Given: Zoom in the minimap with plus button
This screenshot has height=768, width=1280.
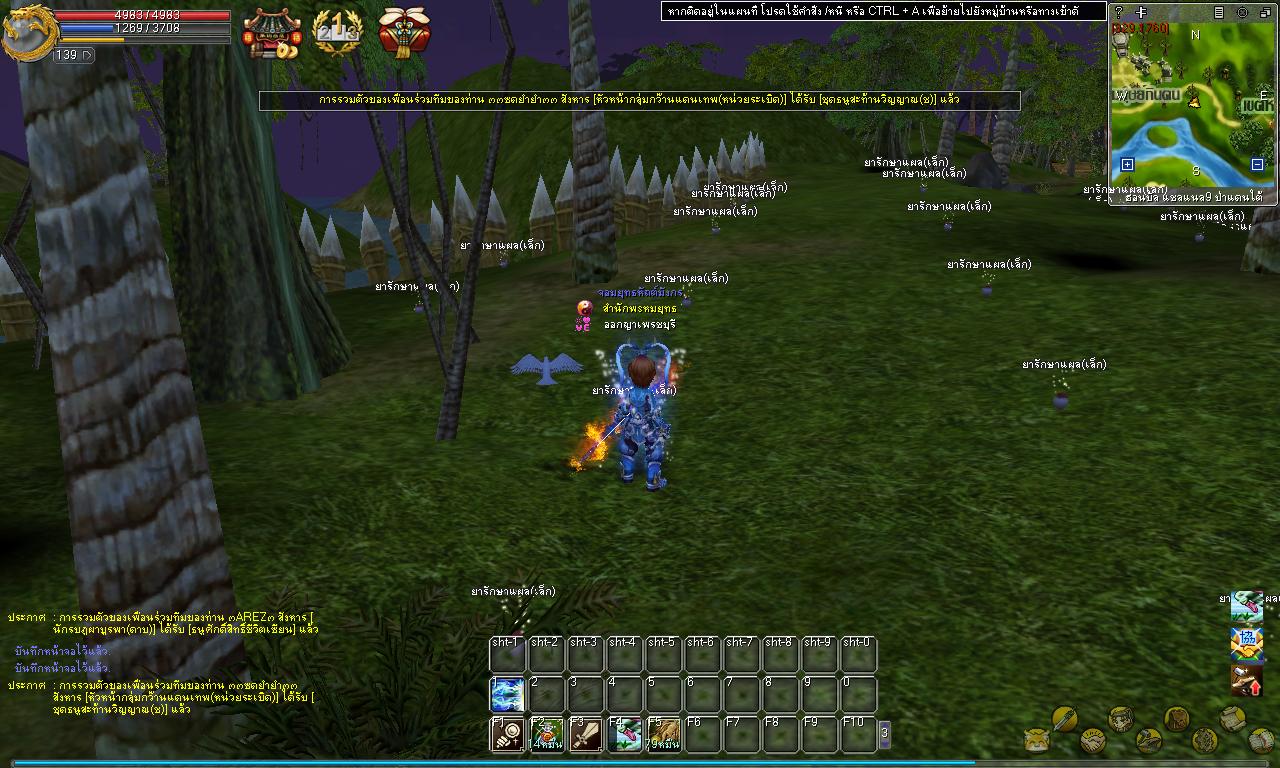Looking at the screenshot, I should pos(1127,164).
